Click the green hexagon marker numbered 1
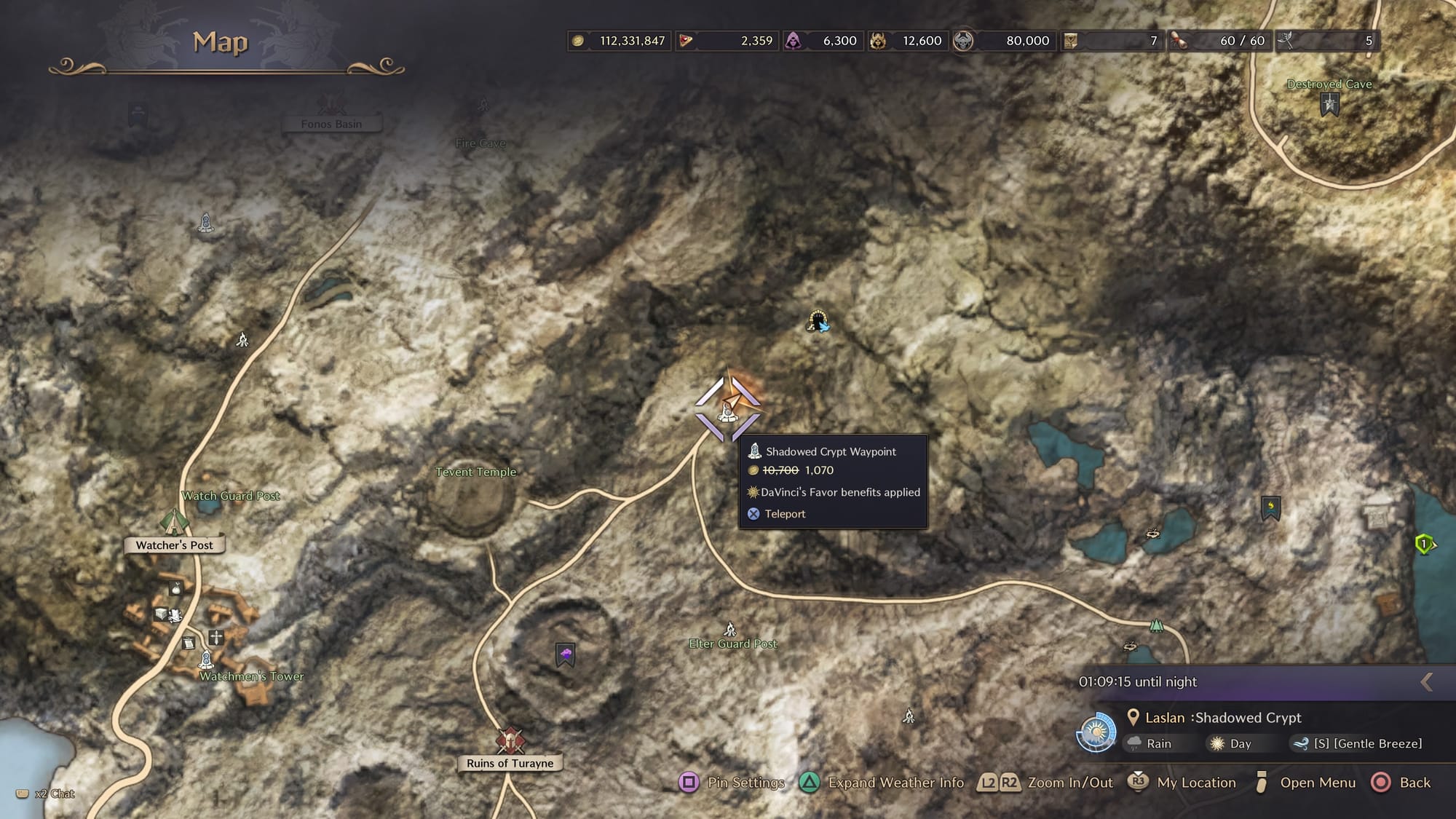This screenshot has height=819, width=1456. (x=1424, y=544)
